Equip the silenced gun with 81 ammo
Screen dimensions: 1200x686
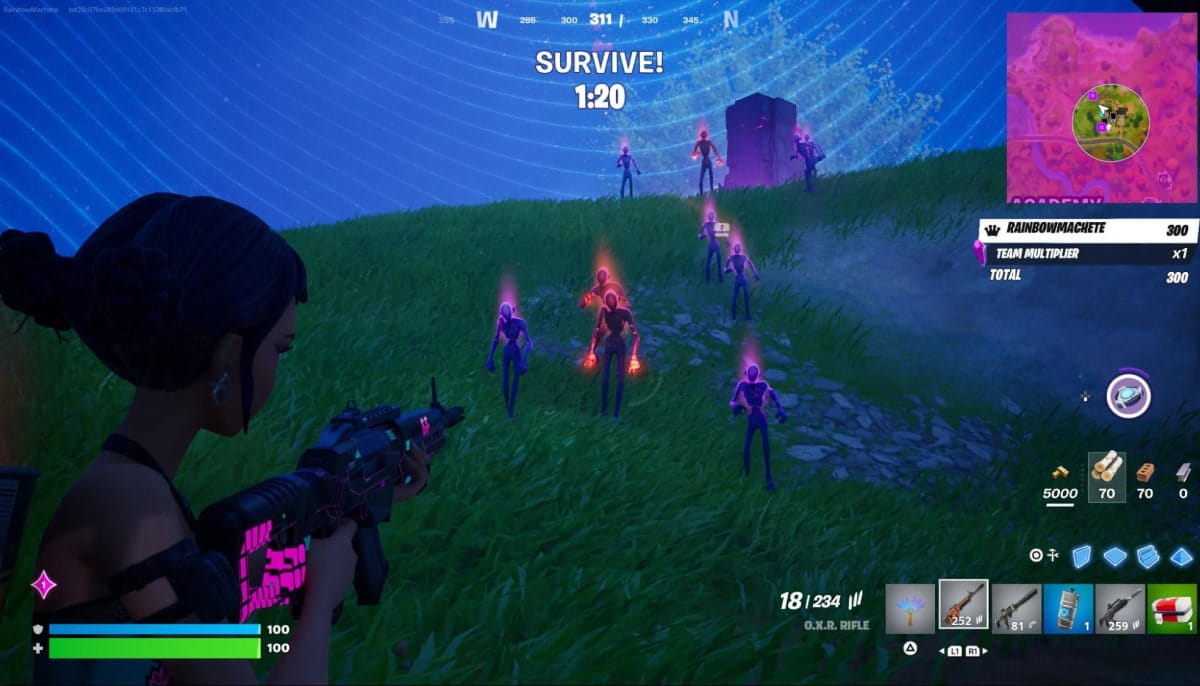tap(1016, 608)
